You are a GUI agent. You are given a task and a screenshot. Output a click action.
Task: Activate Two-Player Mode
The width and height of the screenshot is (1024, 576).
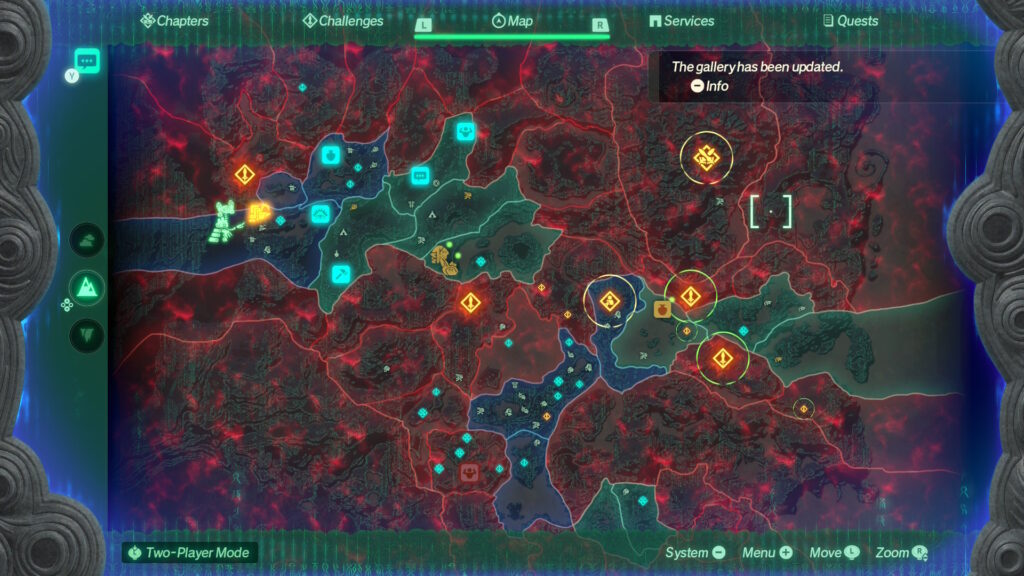[188, 552]
